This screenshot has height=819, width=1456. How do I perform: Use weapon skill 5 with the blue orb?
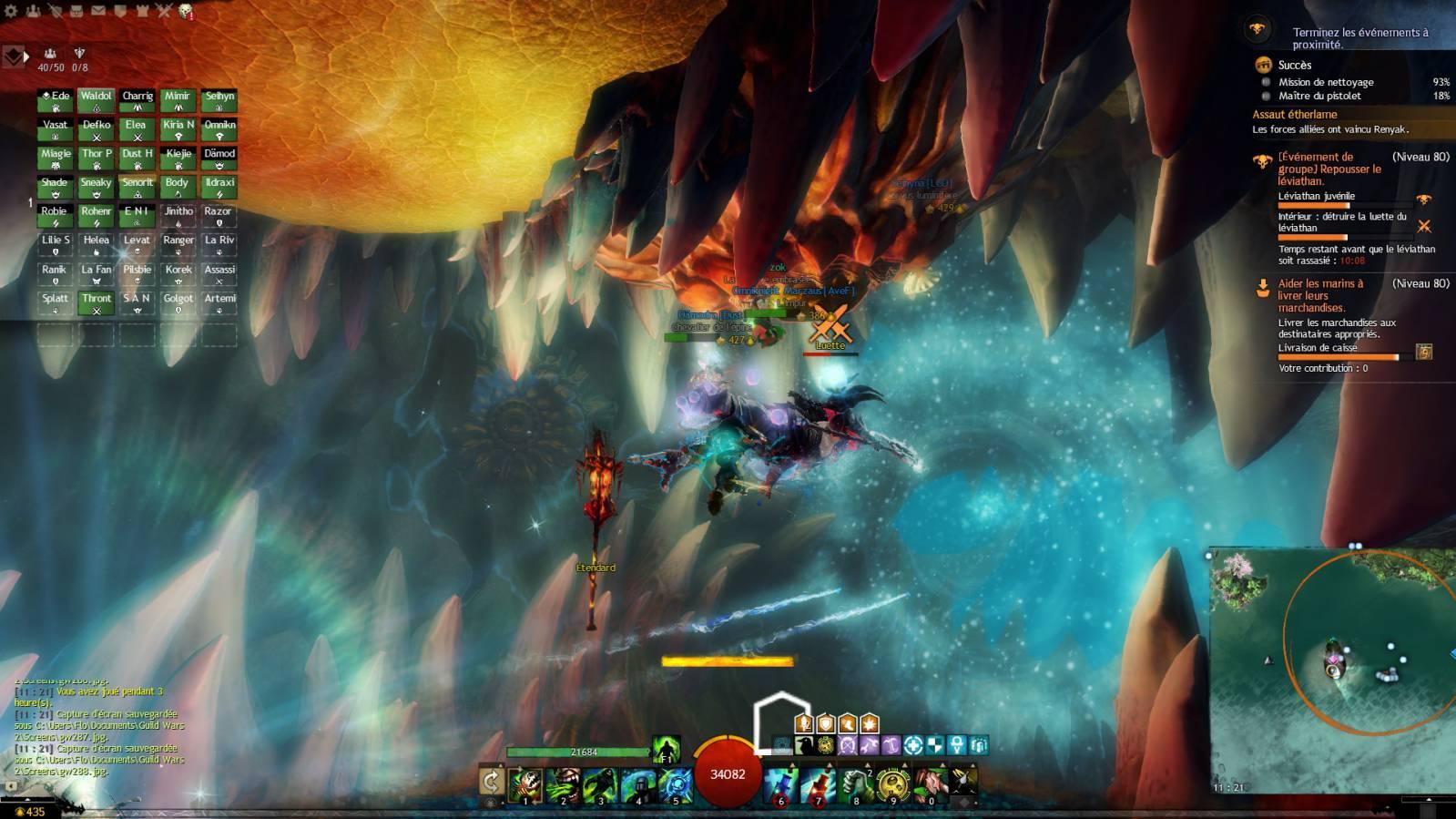tap(676, 783)
